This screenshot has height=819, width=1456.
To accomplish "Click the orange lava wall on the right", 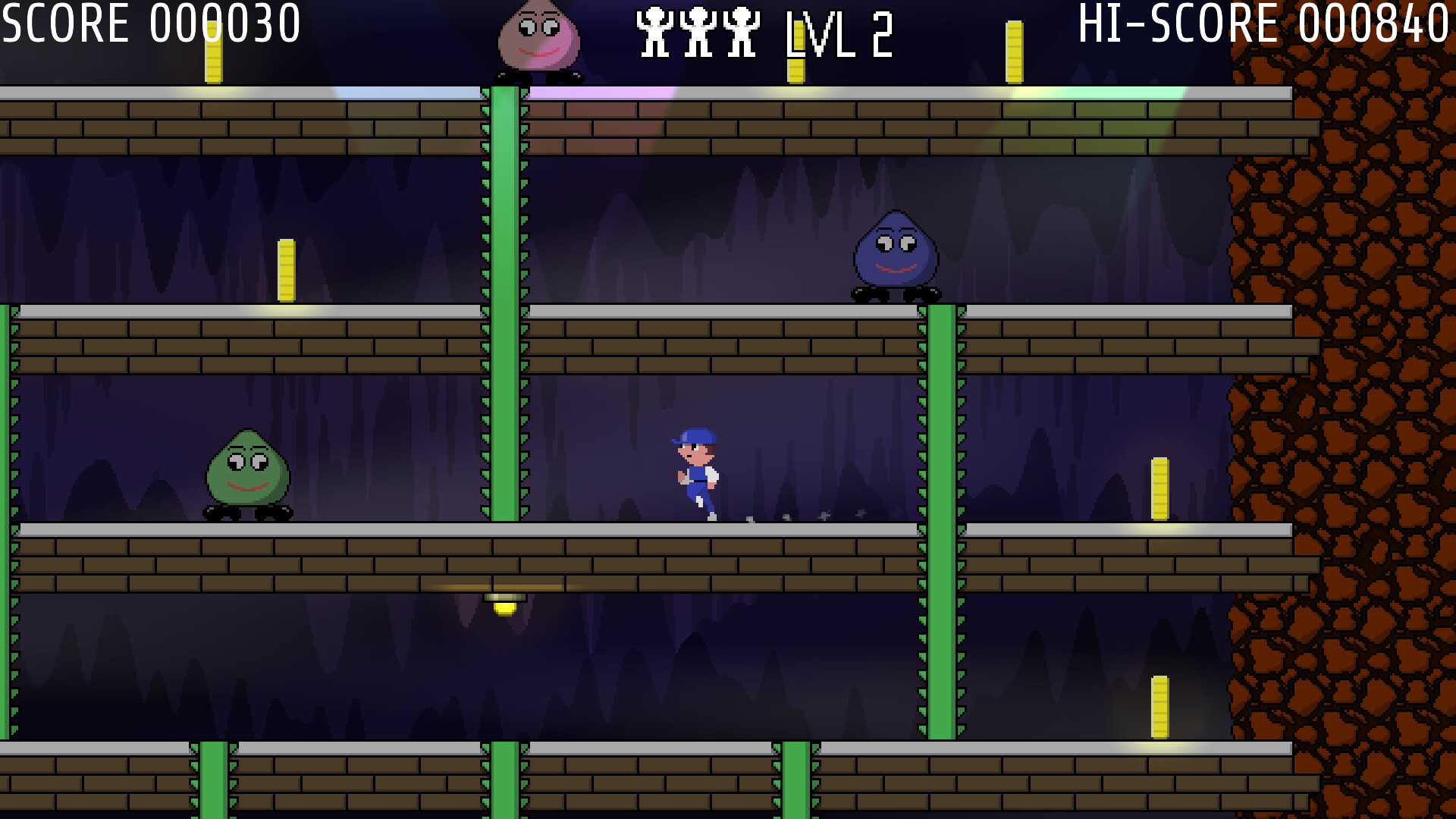I will 1365,379.
